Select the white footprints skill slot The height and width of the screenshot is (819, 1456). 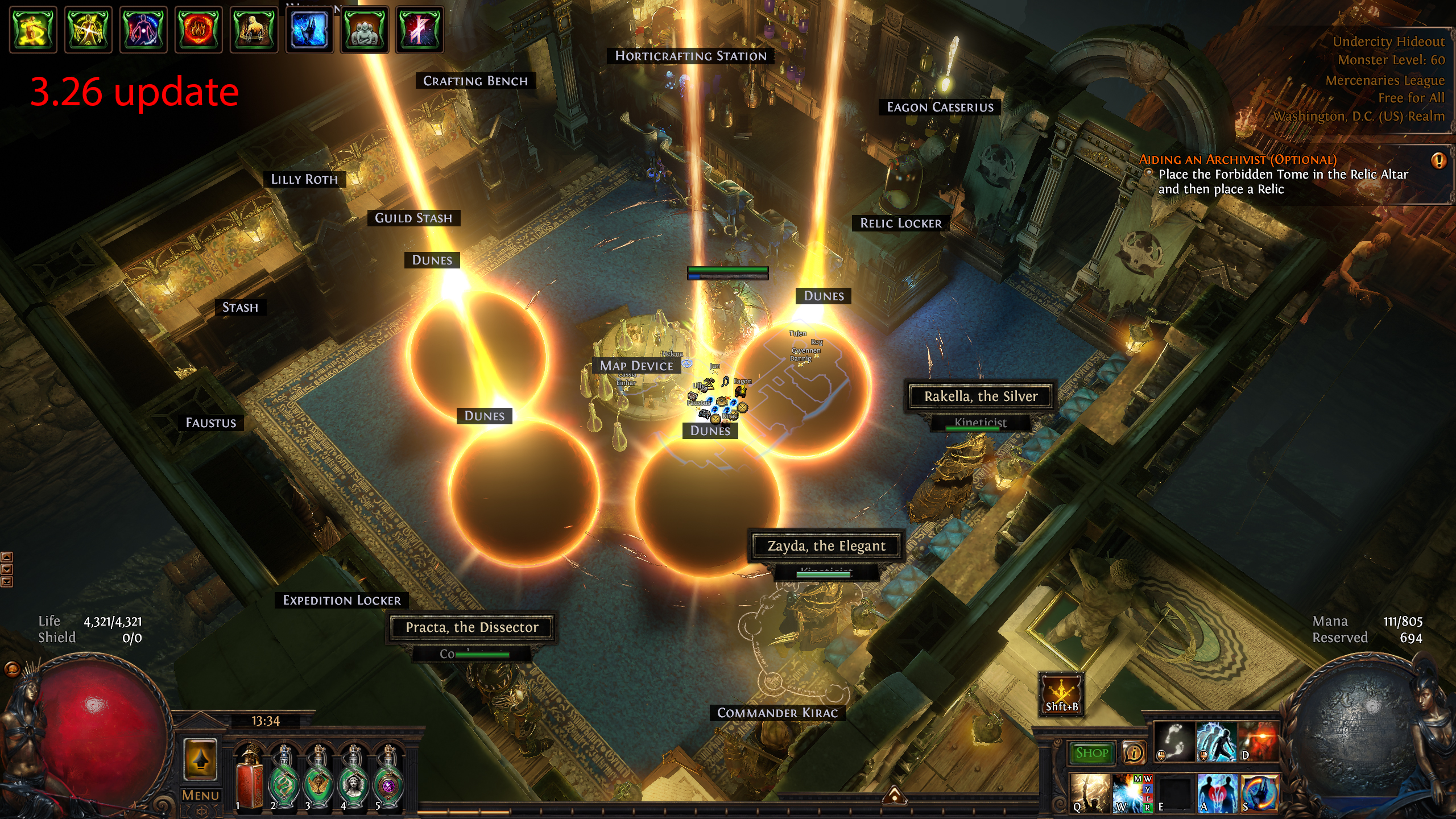click(x=1175, y=742)
